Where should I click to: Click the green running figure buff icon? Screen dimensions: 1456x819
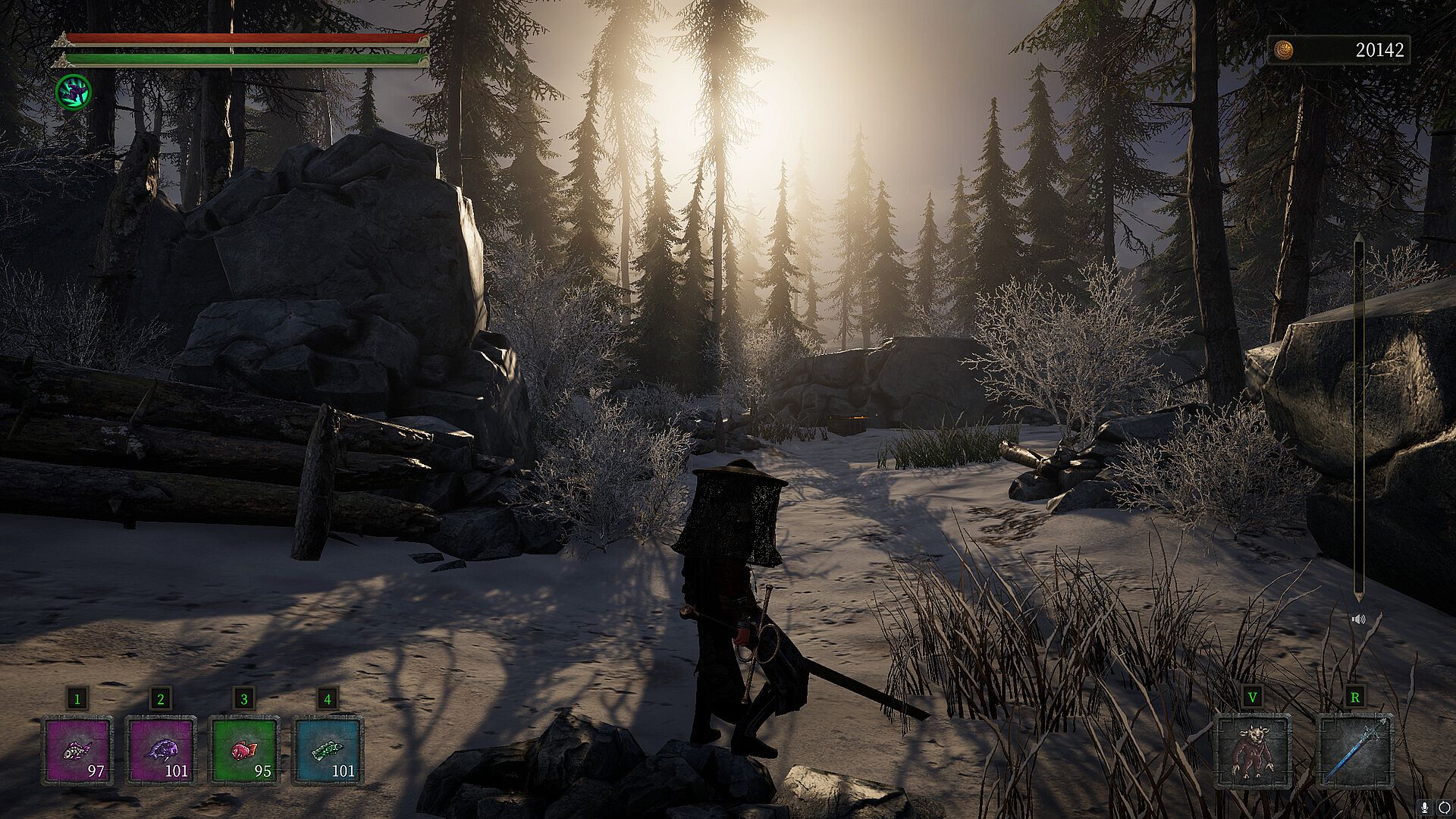(74, 91)
